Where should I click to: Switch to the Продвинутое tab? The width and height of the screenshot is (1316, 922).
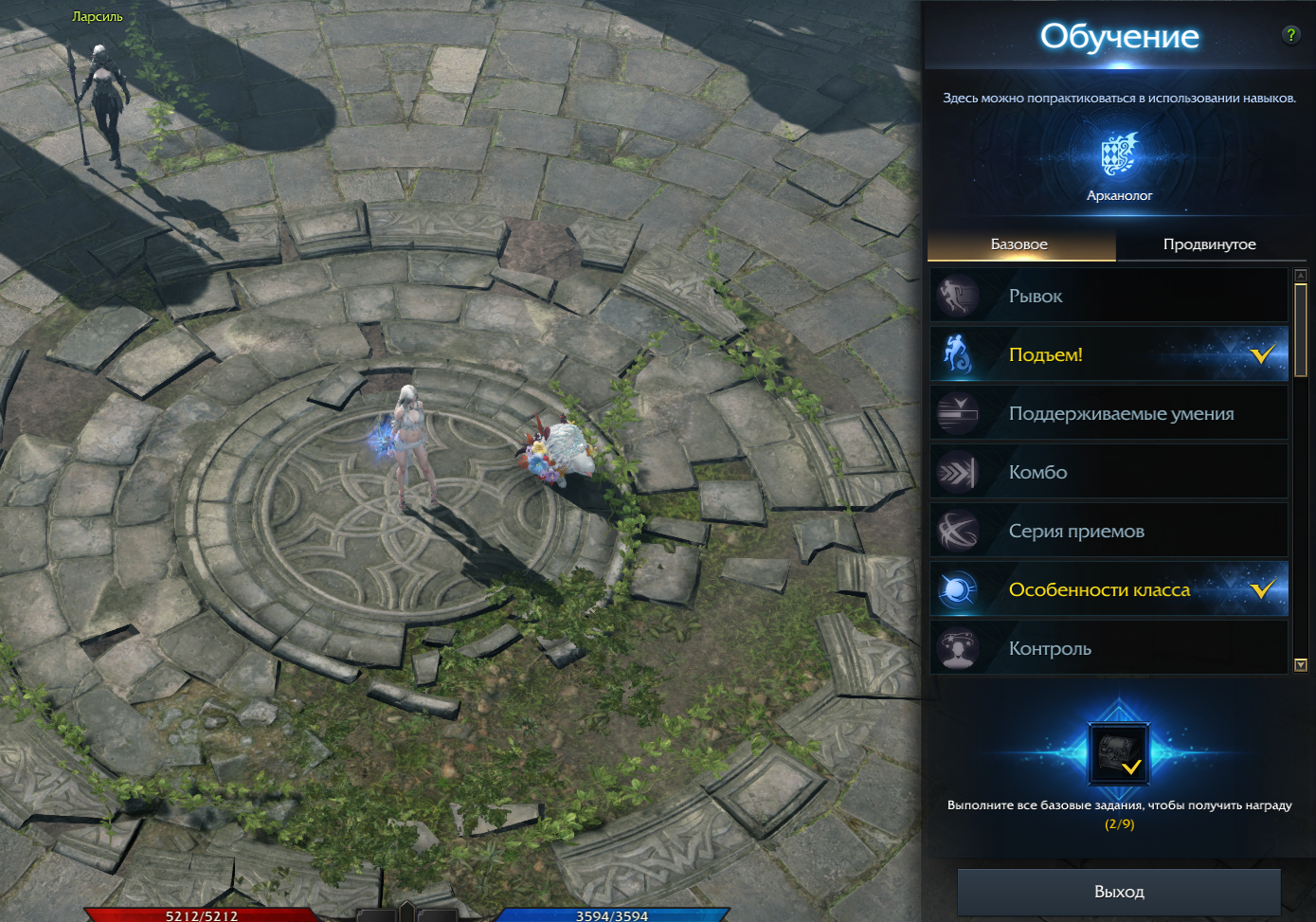coord(1209,244)
